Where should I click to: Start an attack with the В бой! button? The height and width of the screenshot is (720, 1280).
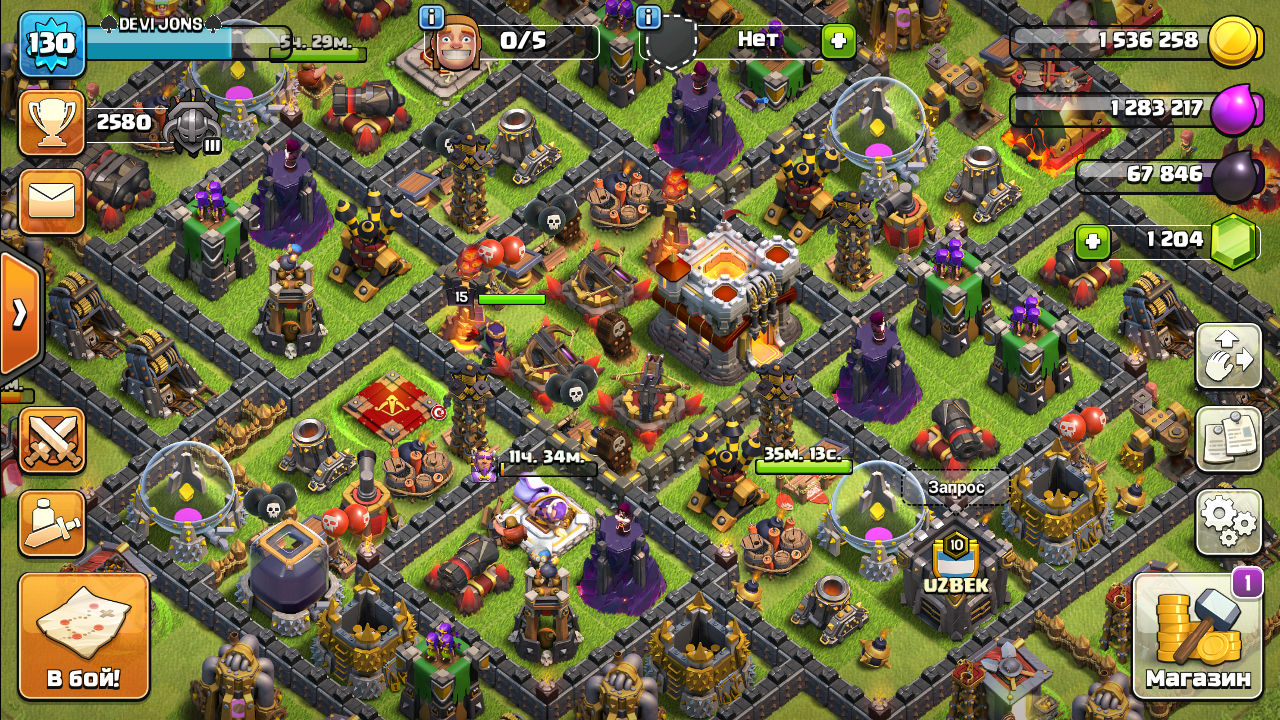tap(84, 636)
